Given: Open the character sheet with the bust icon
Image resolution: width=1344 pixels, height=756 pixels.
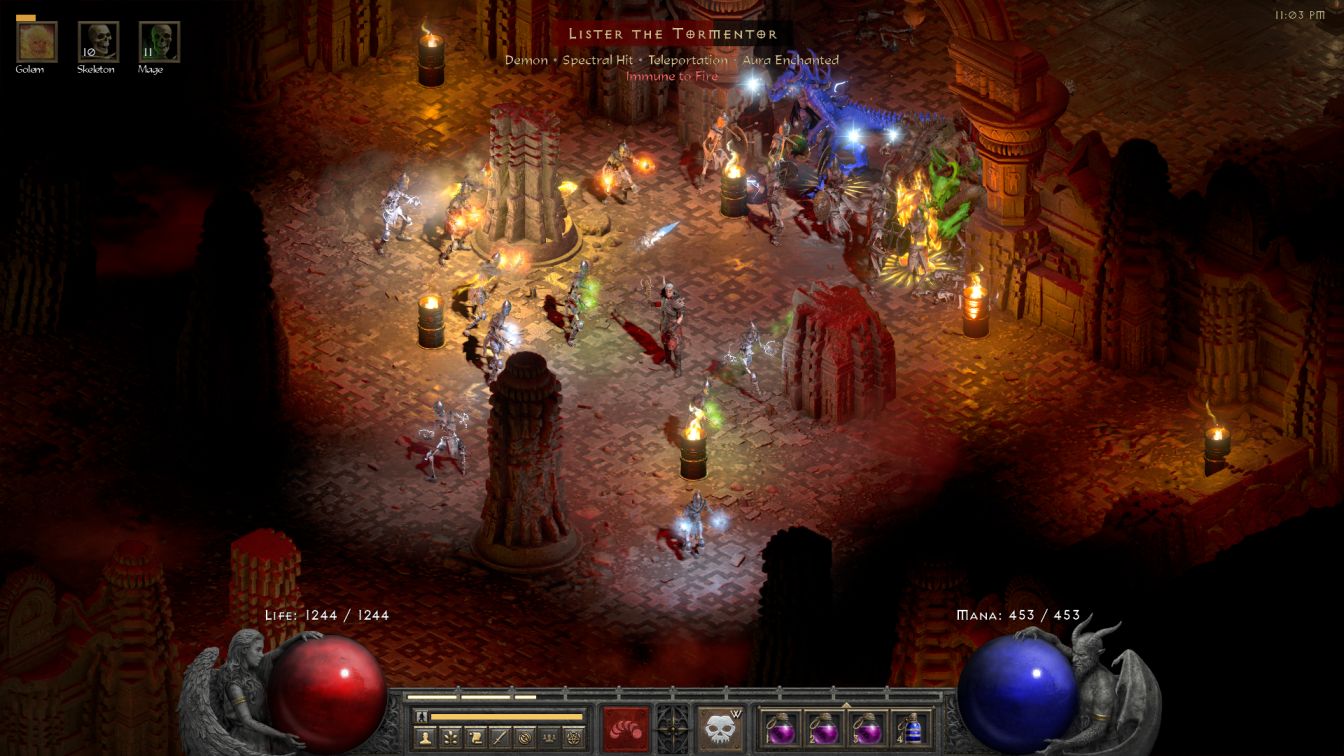Looking at the screenshot, I should (425, 737).
